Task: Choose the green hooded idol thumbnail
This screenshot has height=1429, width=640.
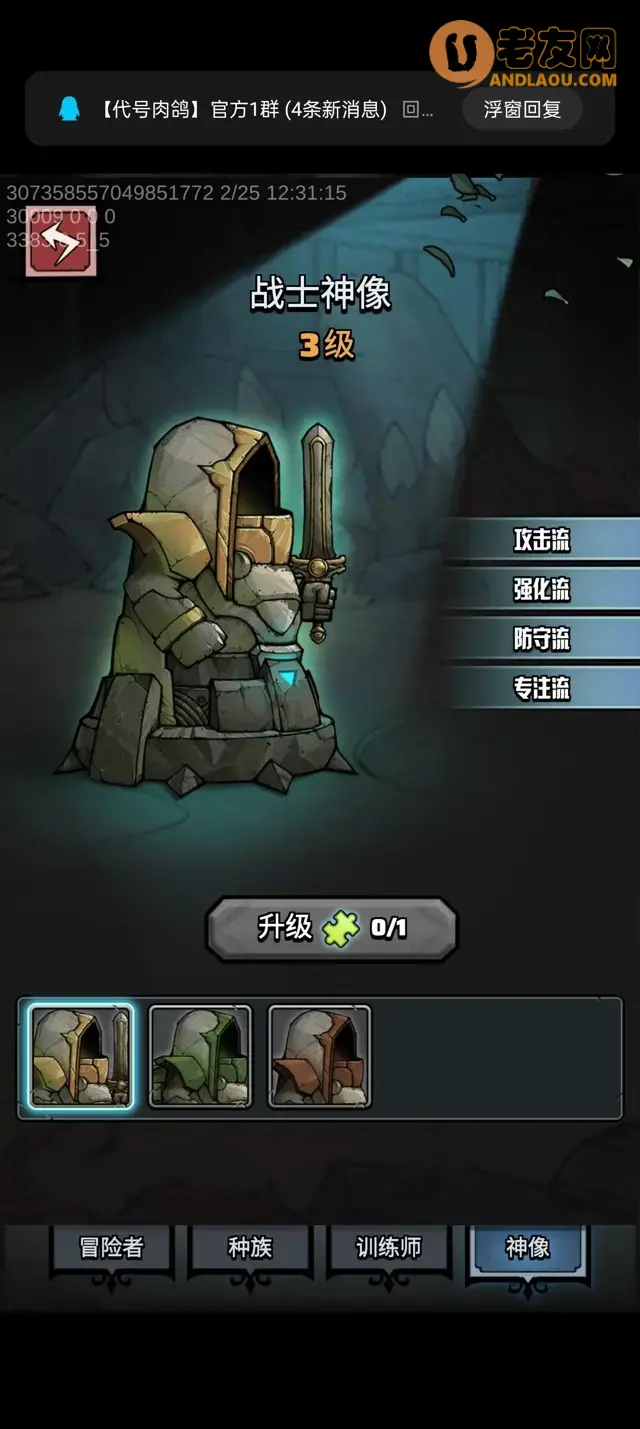Action: point(200,1057)
